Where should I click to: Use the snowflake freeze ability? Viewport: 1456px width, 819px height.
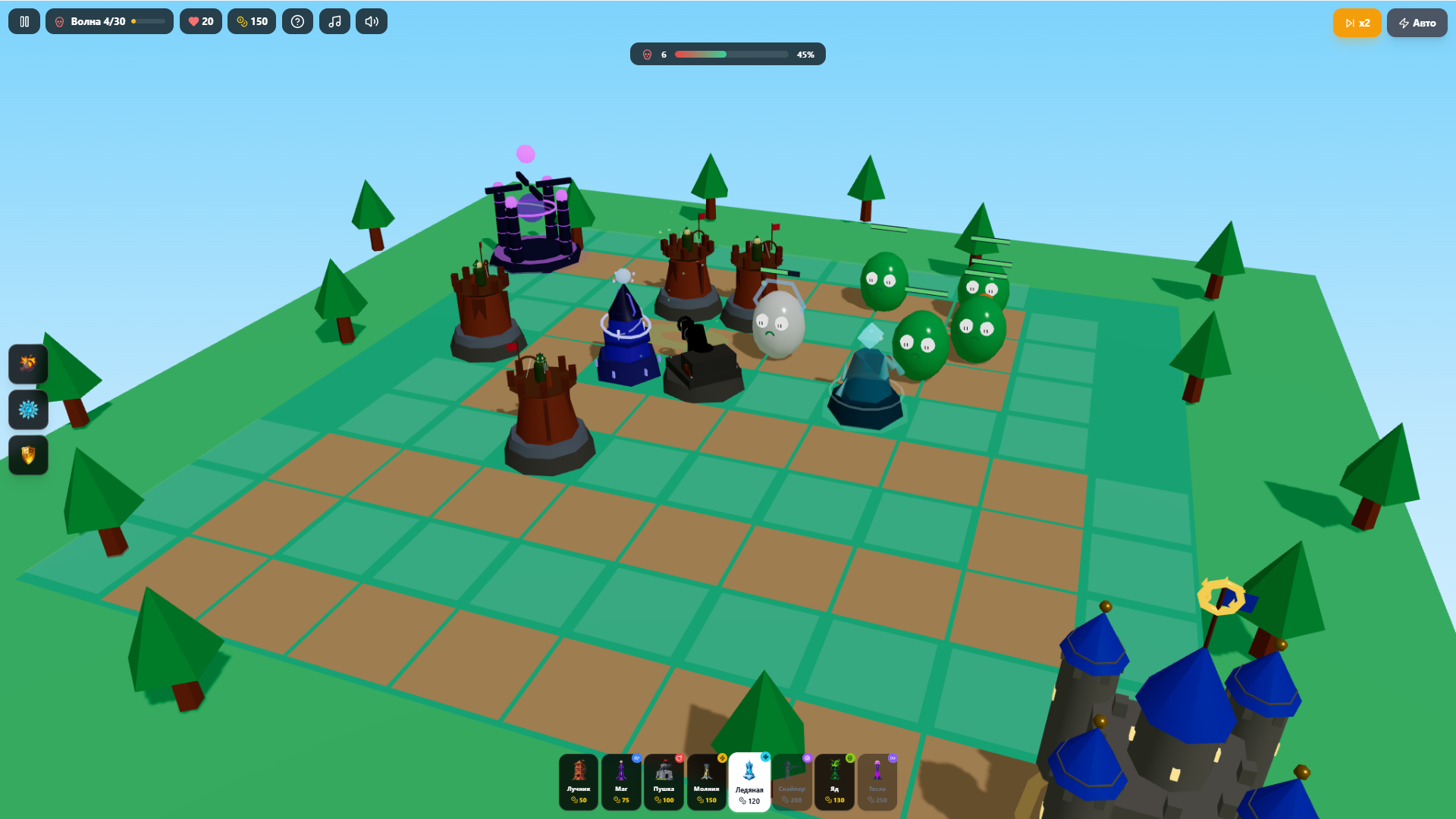coord(28,409)
